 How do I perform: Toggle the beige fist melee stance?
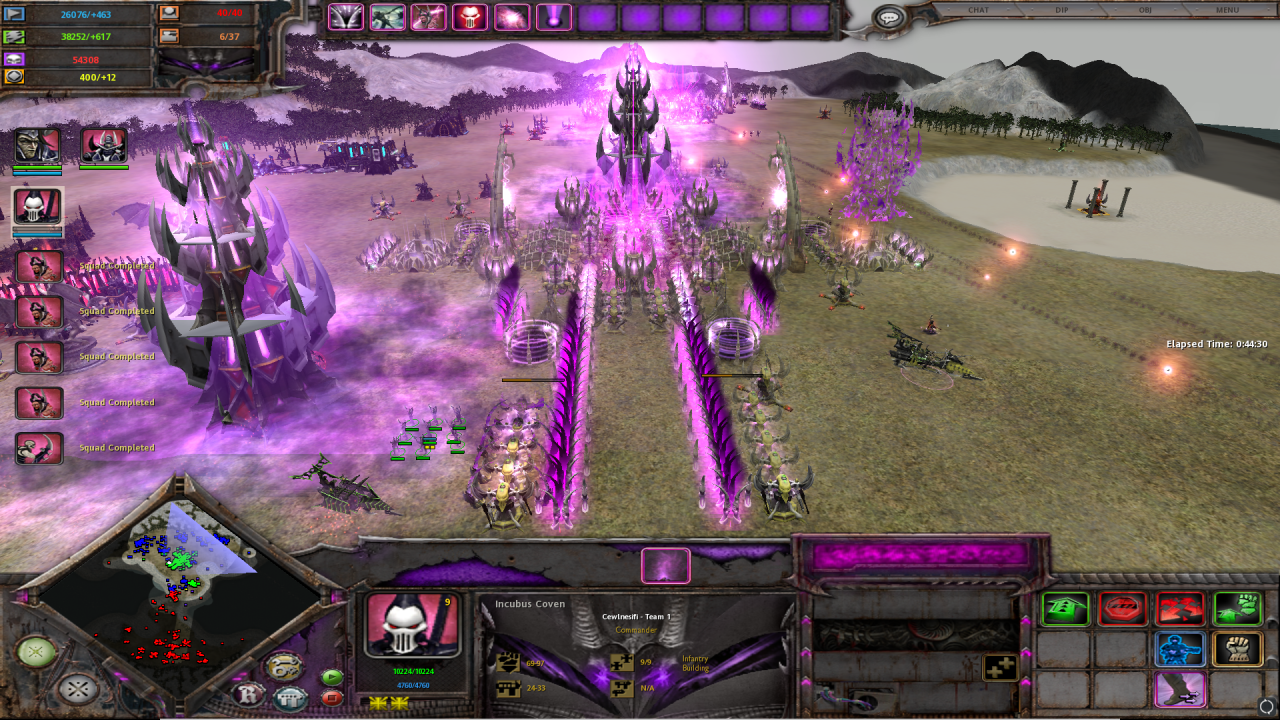(1238, 649)
